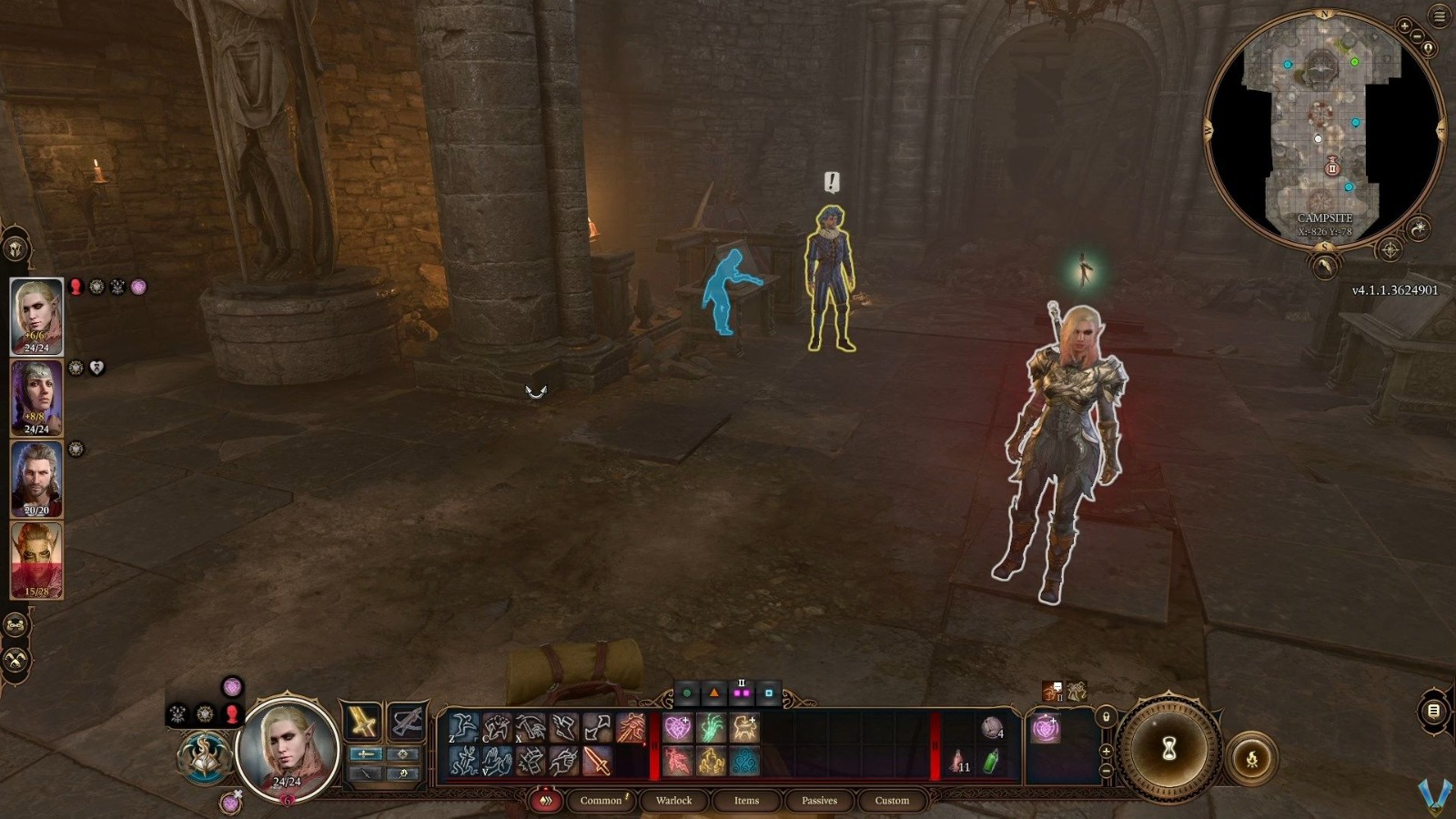Click the minimap zoom-in button
The height and width of the screenshot is (819, 1456).
point(1404,26)
